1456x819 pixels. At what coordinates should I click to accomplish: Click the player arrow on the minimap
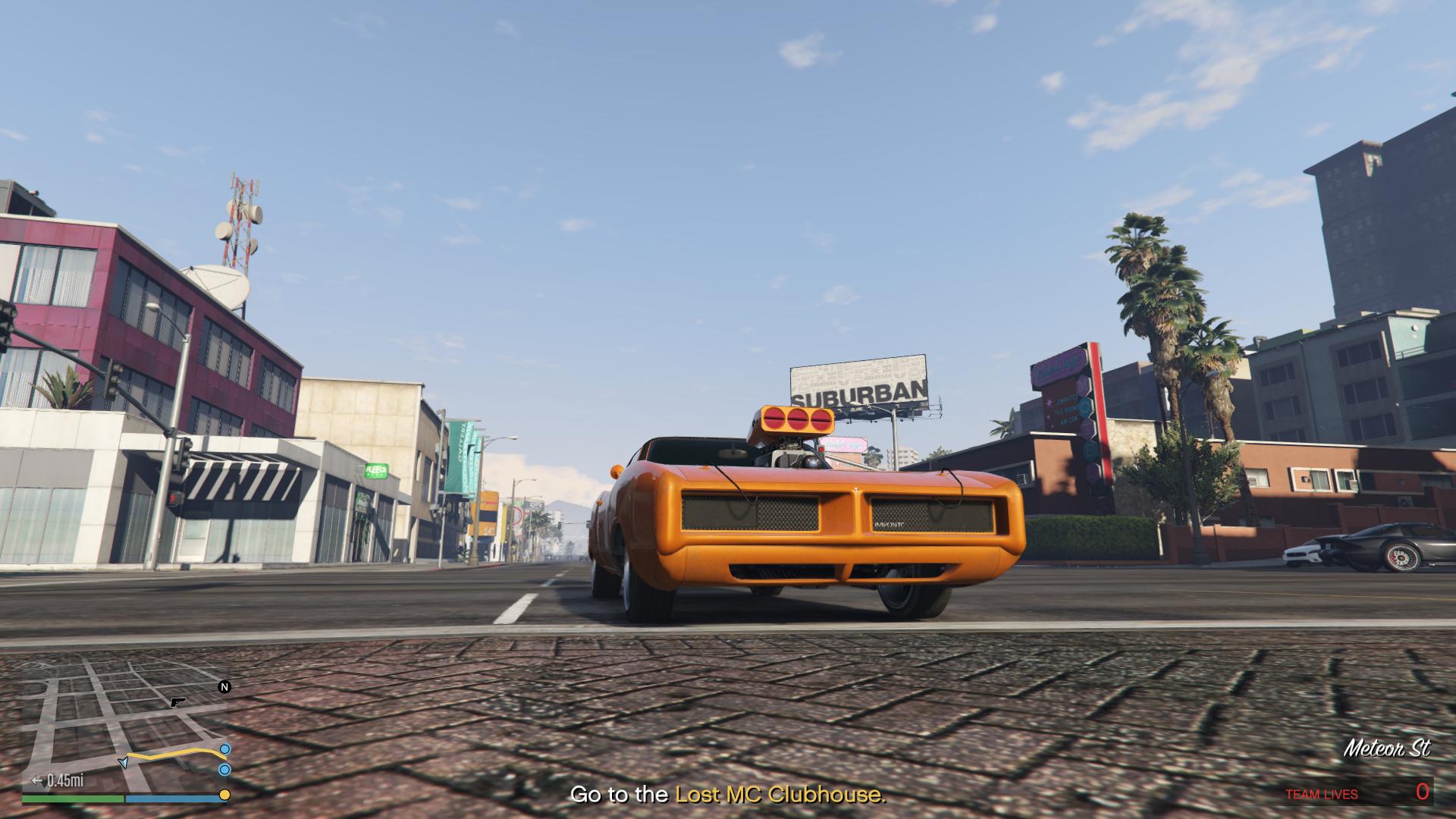(x=123, y=762)
